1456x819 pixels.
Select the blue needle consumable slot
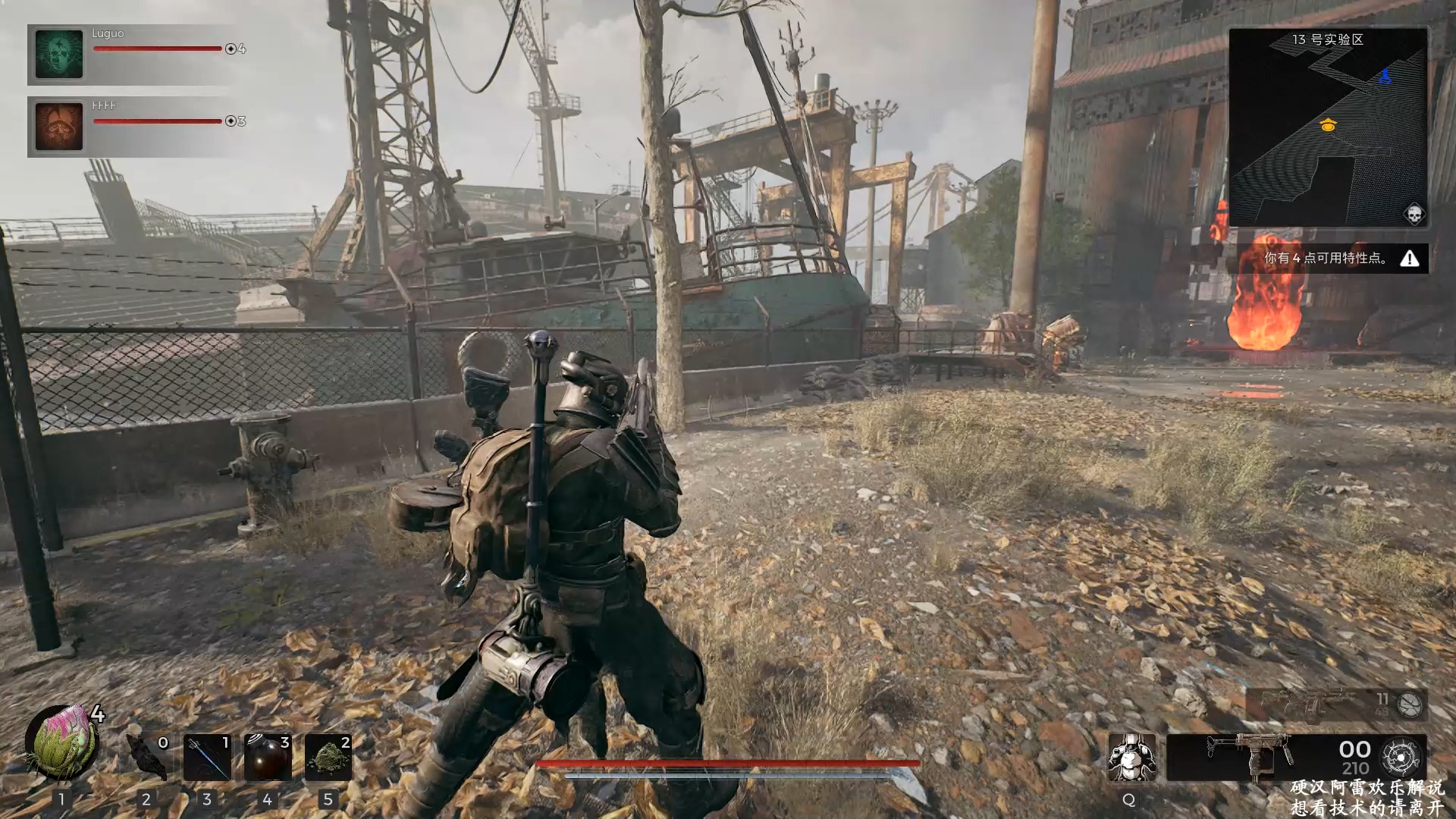tap(207, 757)
